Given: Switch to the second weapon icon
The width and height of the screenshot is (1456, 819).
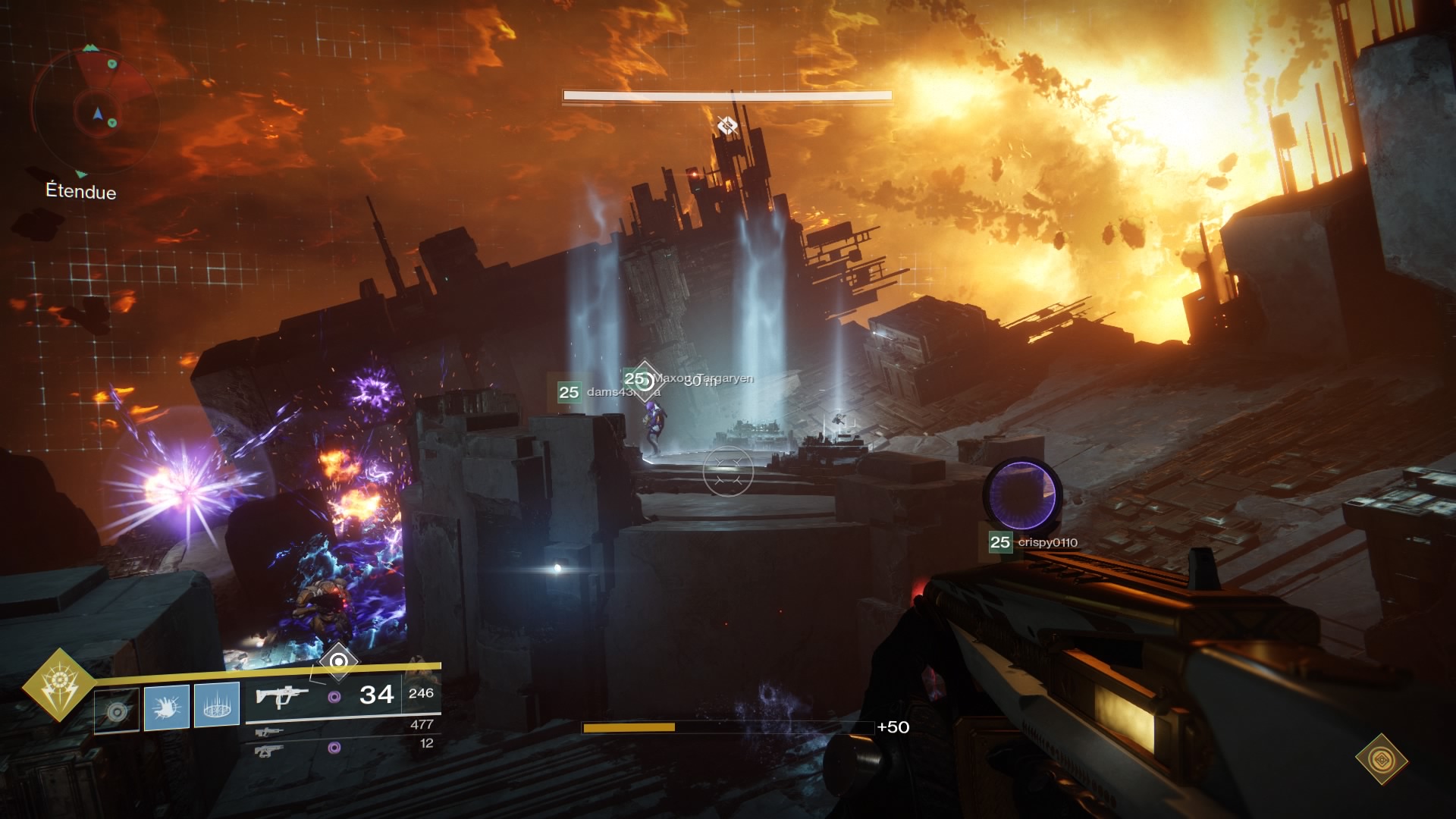Looking at the screenshot, I should coord(269,732).
